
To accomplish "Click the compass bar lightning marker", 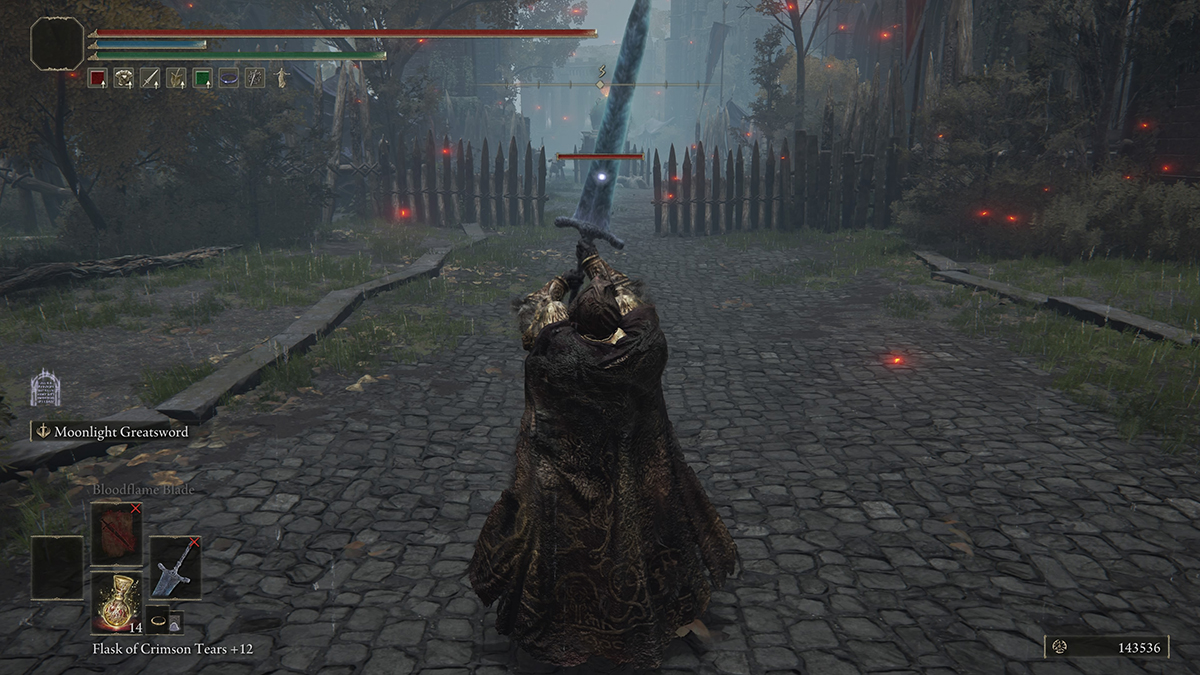I will pos(601,71).
